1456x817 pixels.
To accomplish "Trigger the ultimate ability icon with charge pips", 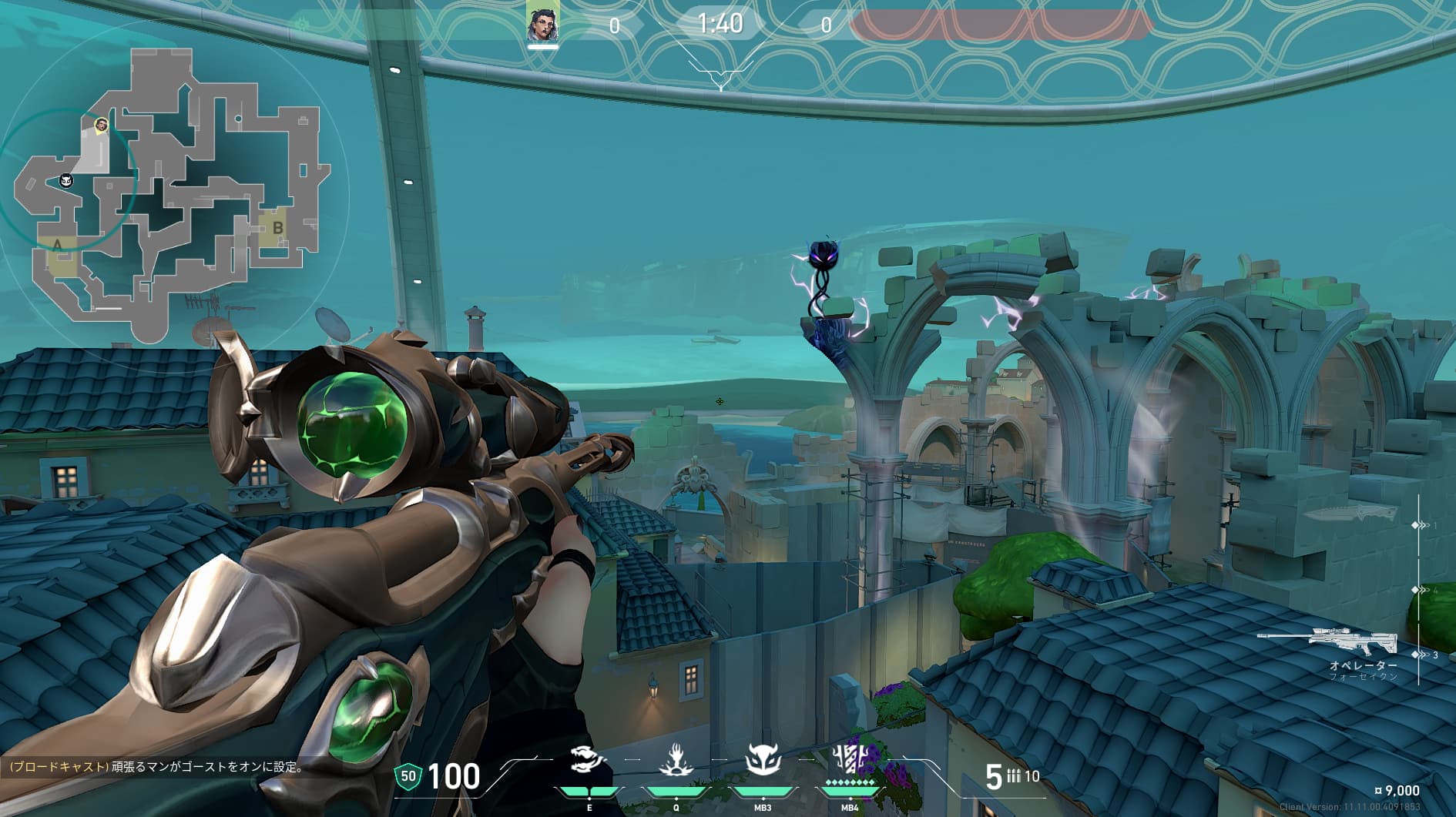I will [x=850, y=761].
